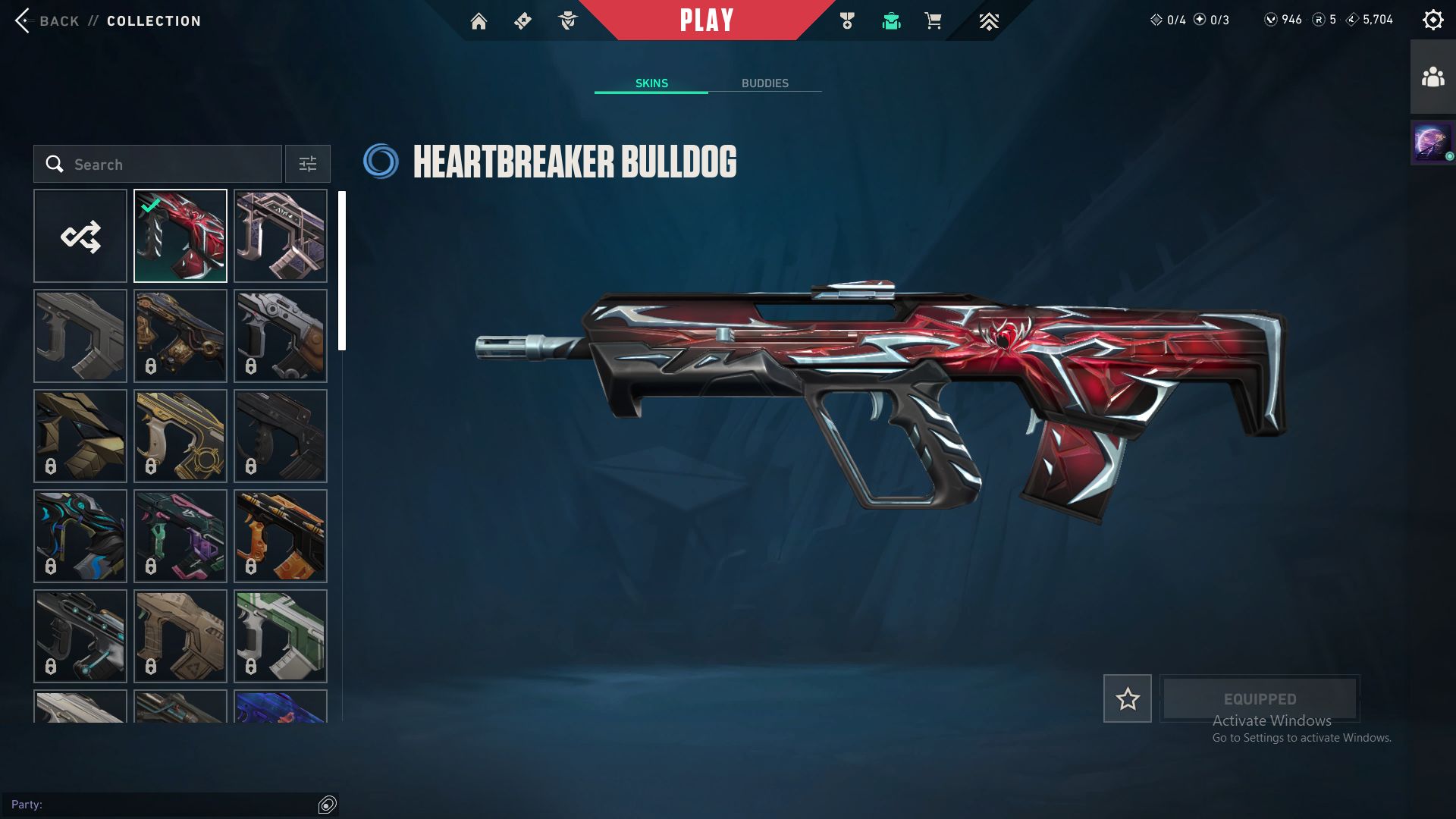Open the settings gear
This screenshot has width=1456, height=819.
point(1432,20)
